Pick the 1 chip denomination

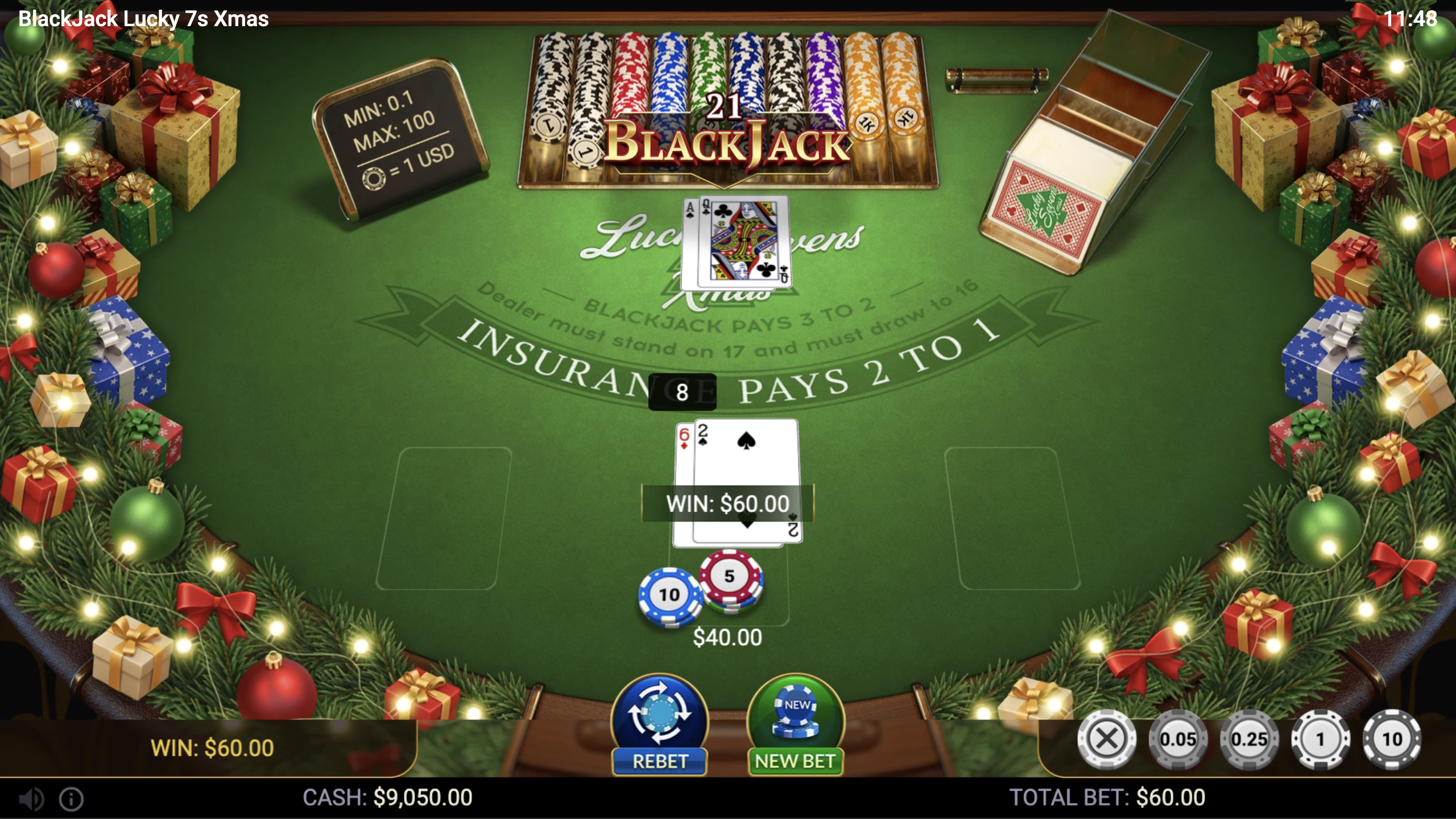click(1321, 739)
